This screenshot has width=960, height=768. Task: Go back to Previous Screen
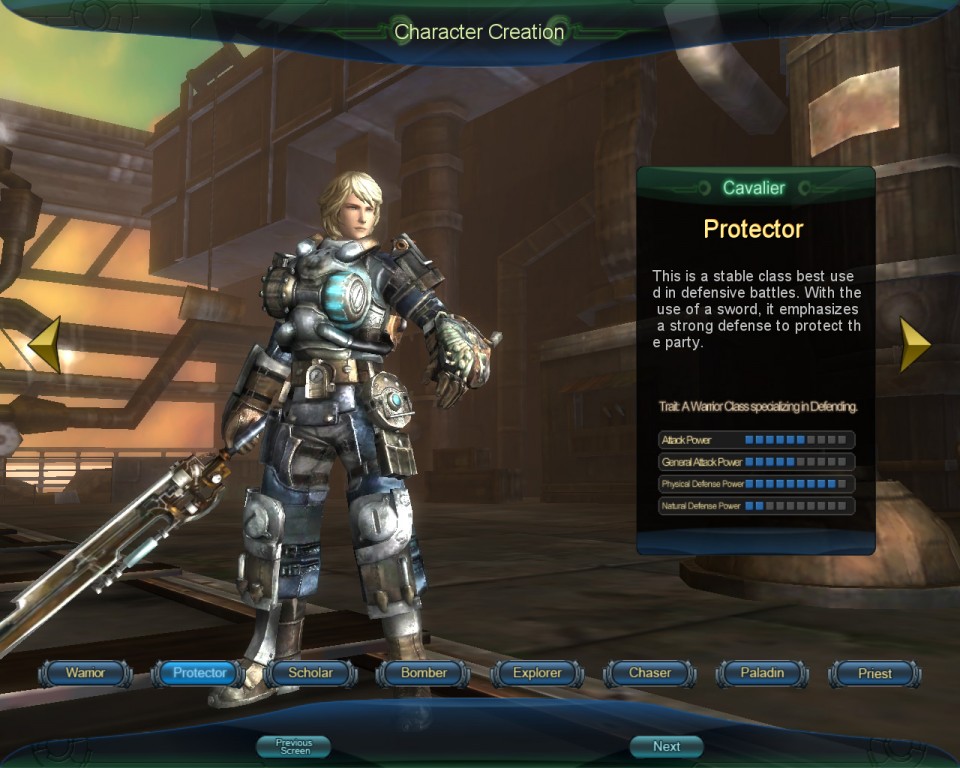pos(294,747)
